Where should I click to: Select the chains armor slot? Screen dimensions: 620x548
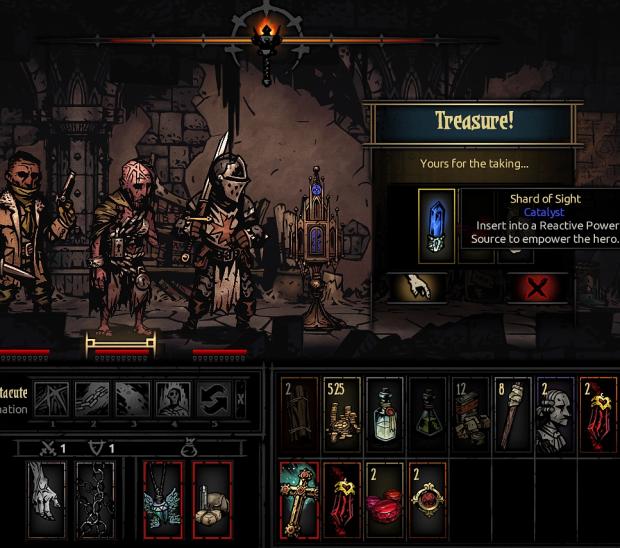(96, 497)
